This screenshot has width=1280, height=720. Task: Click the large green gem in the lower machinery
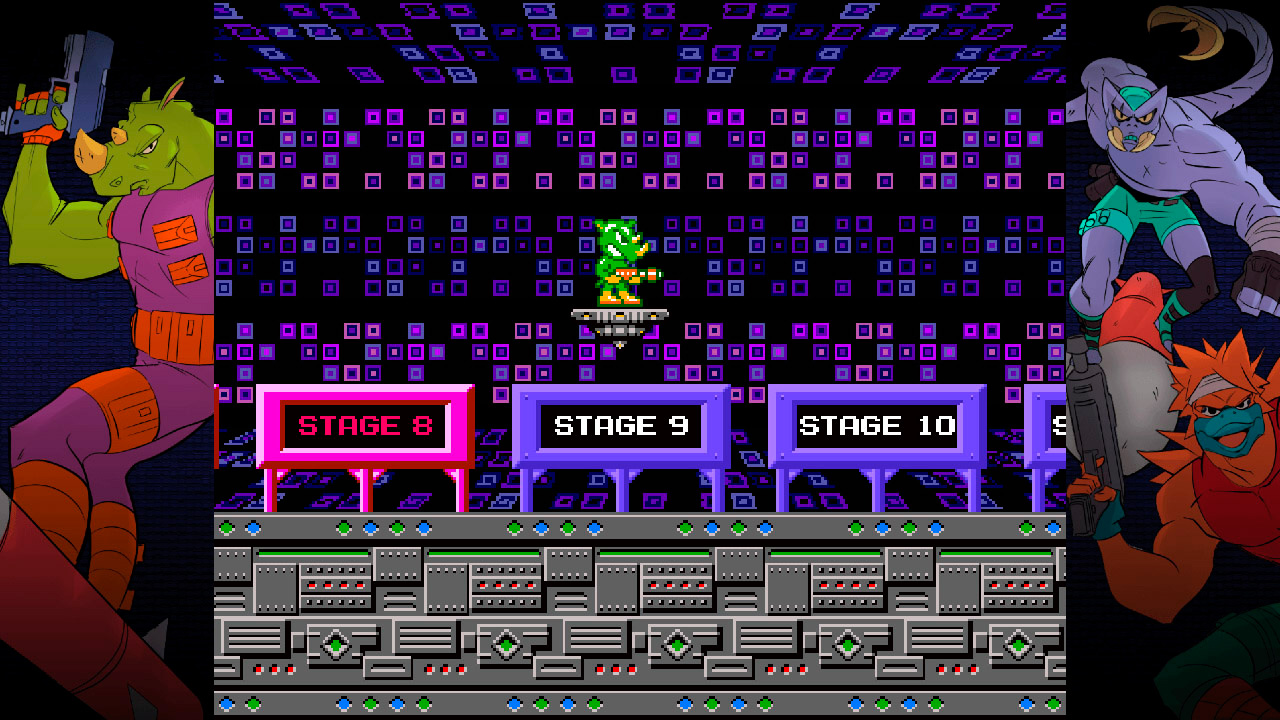pyautogui.click(x=334, y=645)
